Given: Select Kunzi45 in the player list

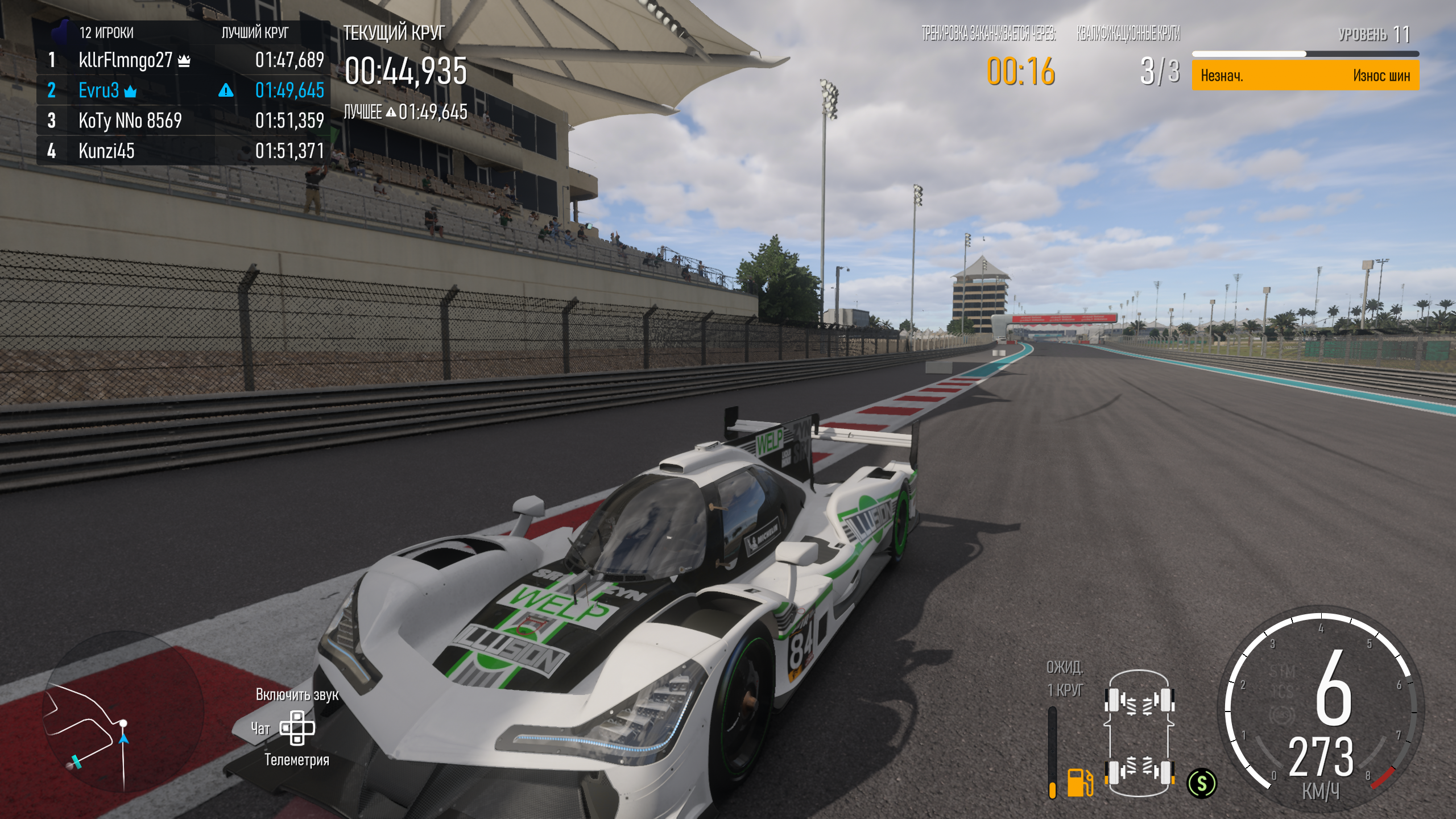Looking at the screenshot, I should click(x=106, y=151).
